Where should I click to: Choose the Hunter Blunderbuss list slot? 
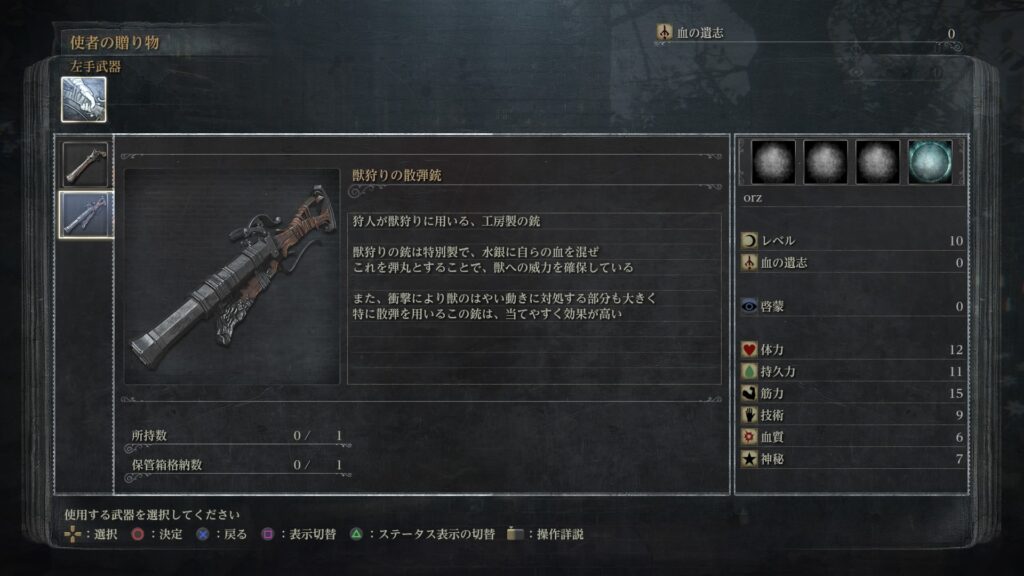point(85,213)
